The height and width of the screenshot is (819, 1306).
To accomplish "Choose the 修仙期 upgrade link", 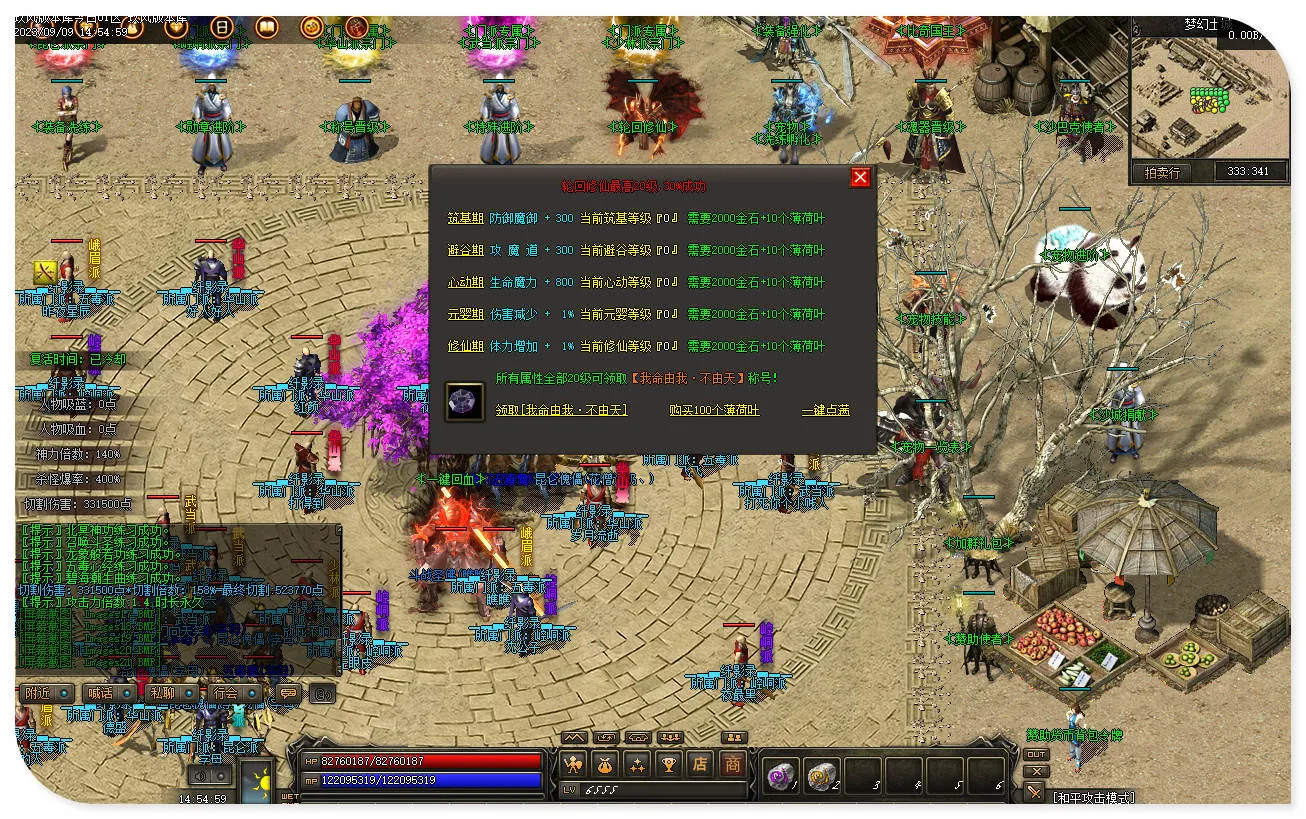I will (x=465, y=346).
